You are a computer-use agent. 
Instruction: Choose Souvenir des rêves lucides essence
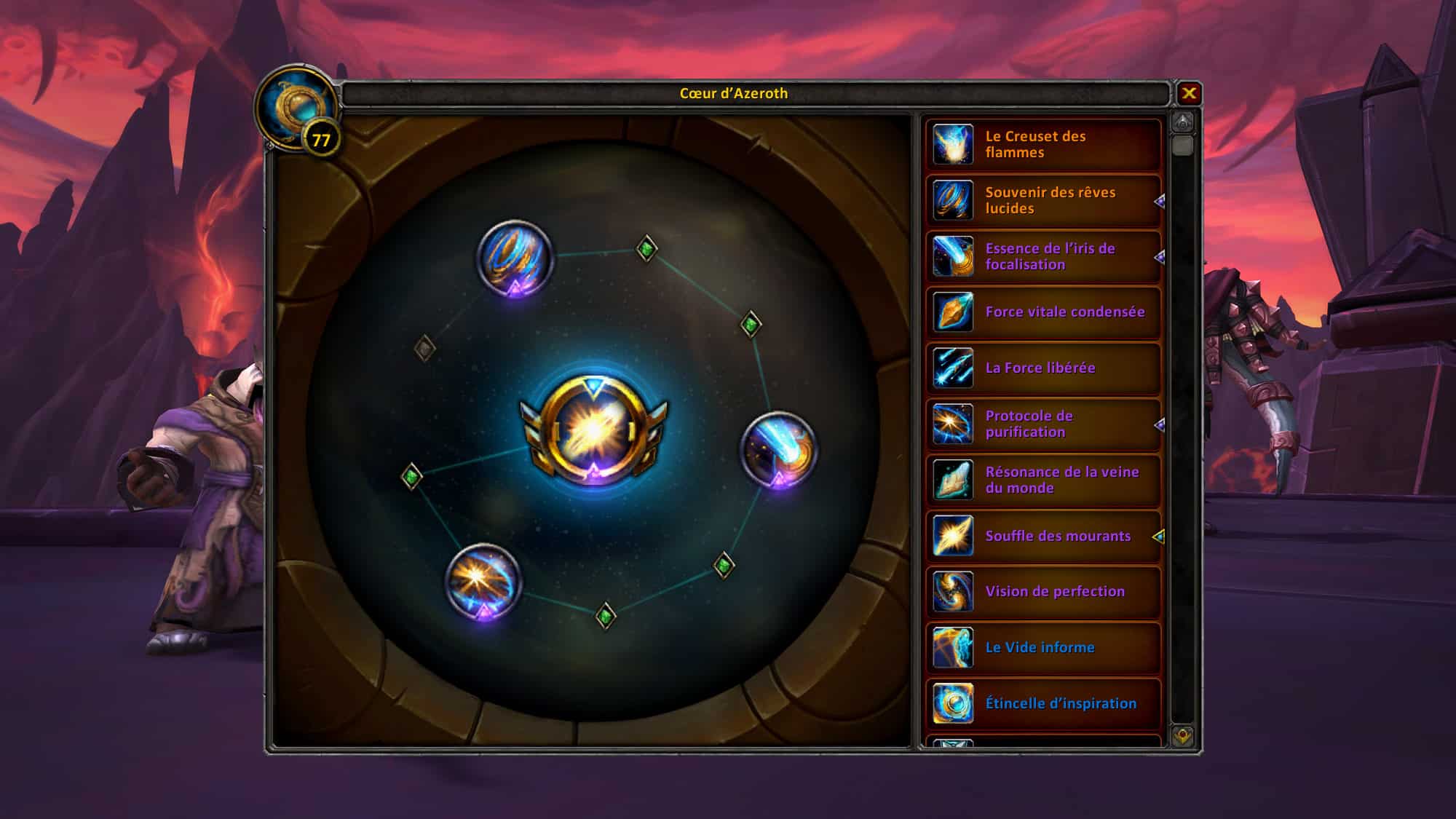(x=1042, y=200)
